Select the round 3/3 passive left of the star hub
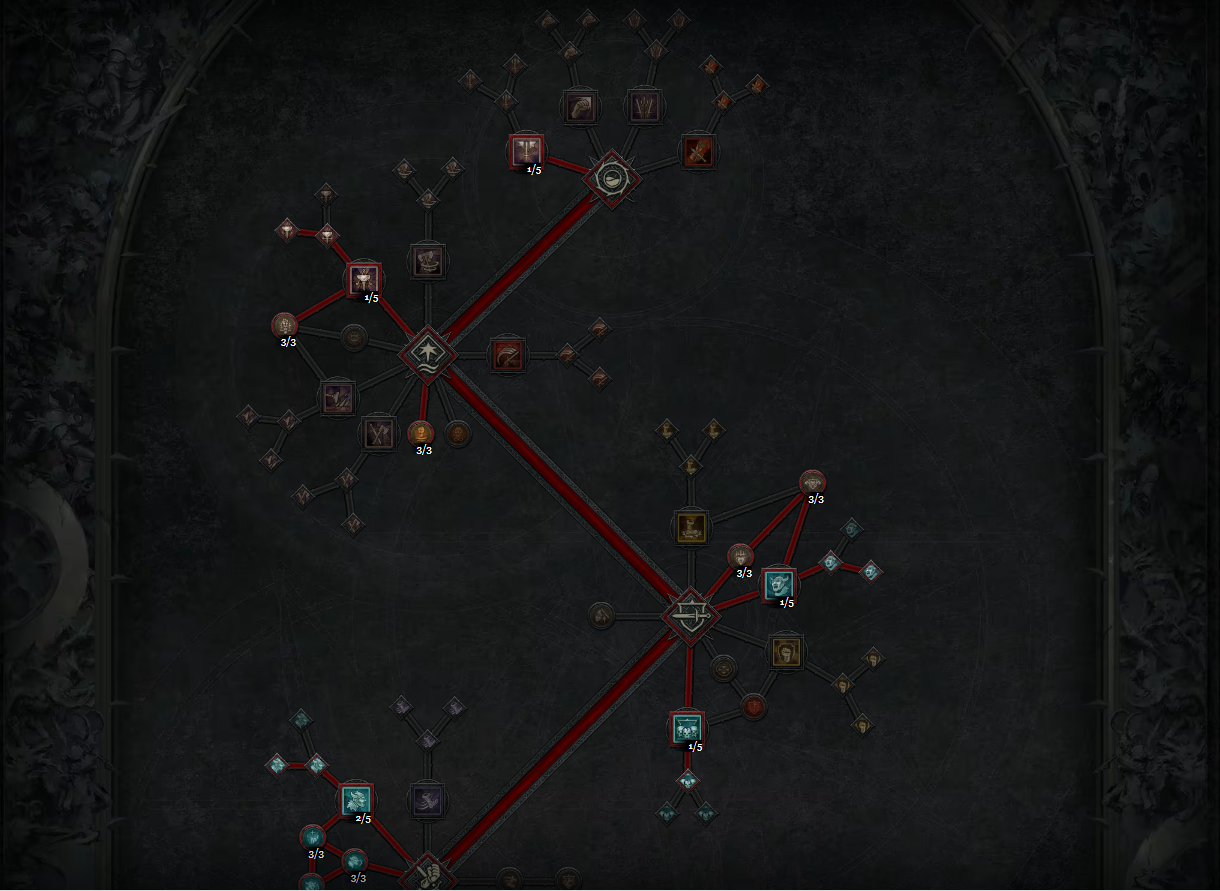1220x891 pixels. click(x=285, y=325)
